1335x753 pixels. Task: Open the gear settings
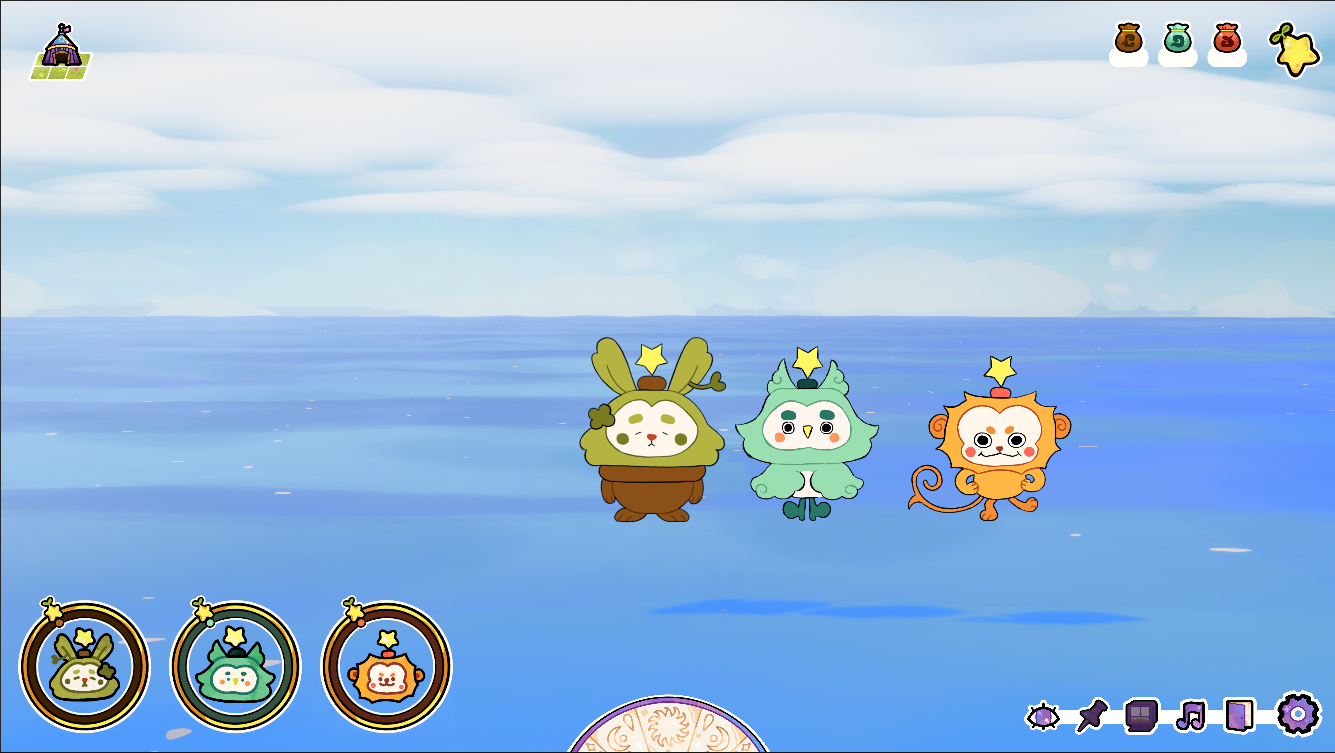(1298, 714)
